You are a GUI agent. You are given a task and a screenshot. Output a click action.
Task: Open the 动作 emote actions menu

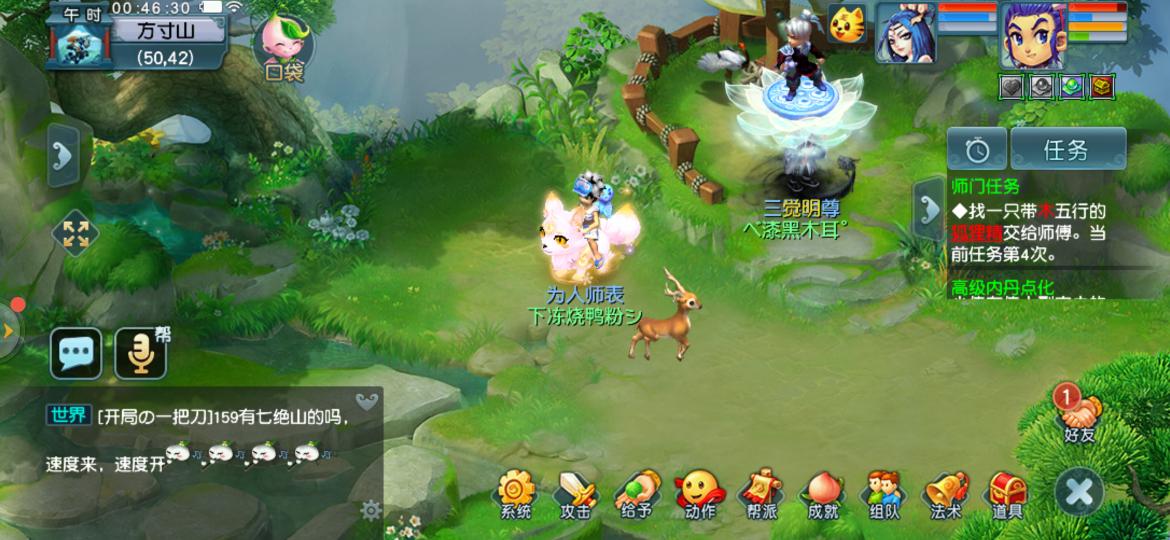(x=699, y=492)
